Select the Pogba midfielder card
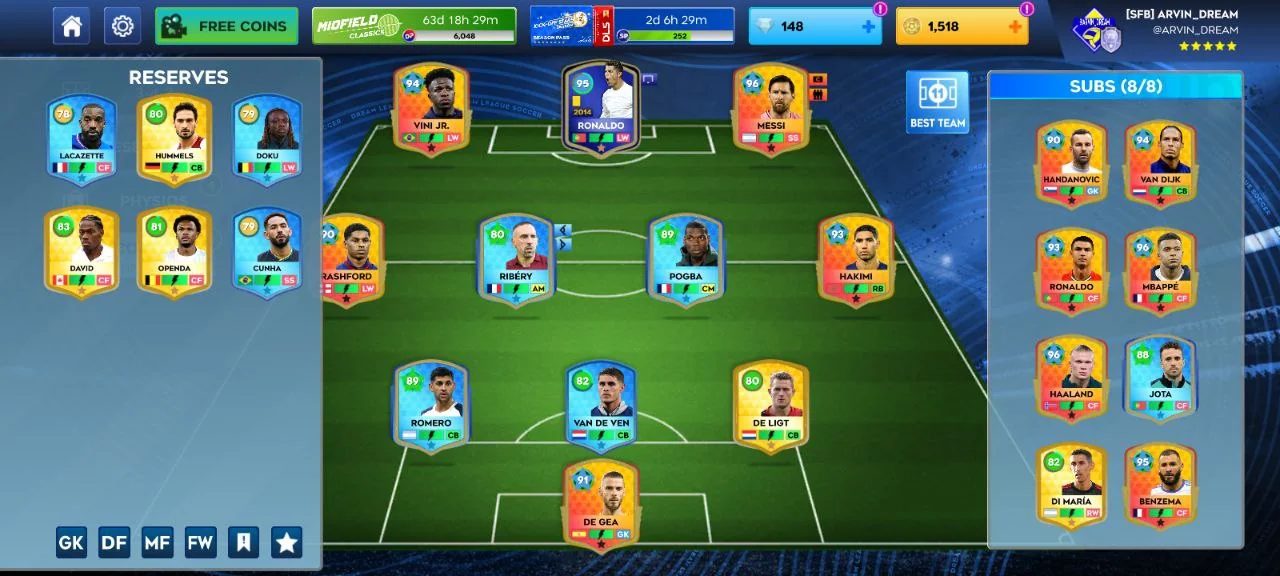1280x576 pixels. tap(686, 258)
